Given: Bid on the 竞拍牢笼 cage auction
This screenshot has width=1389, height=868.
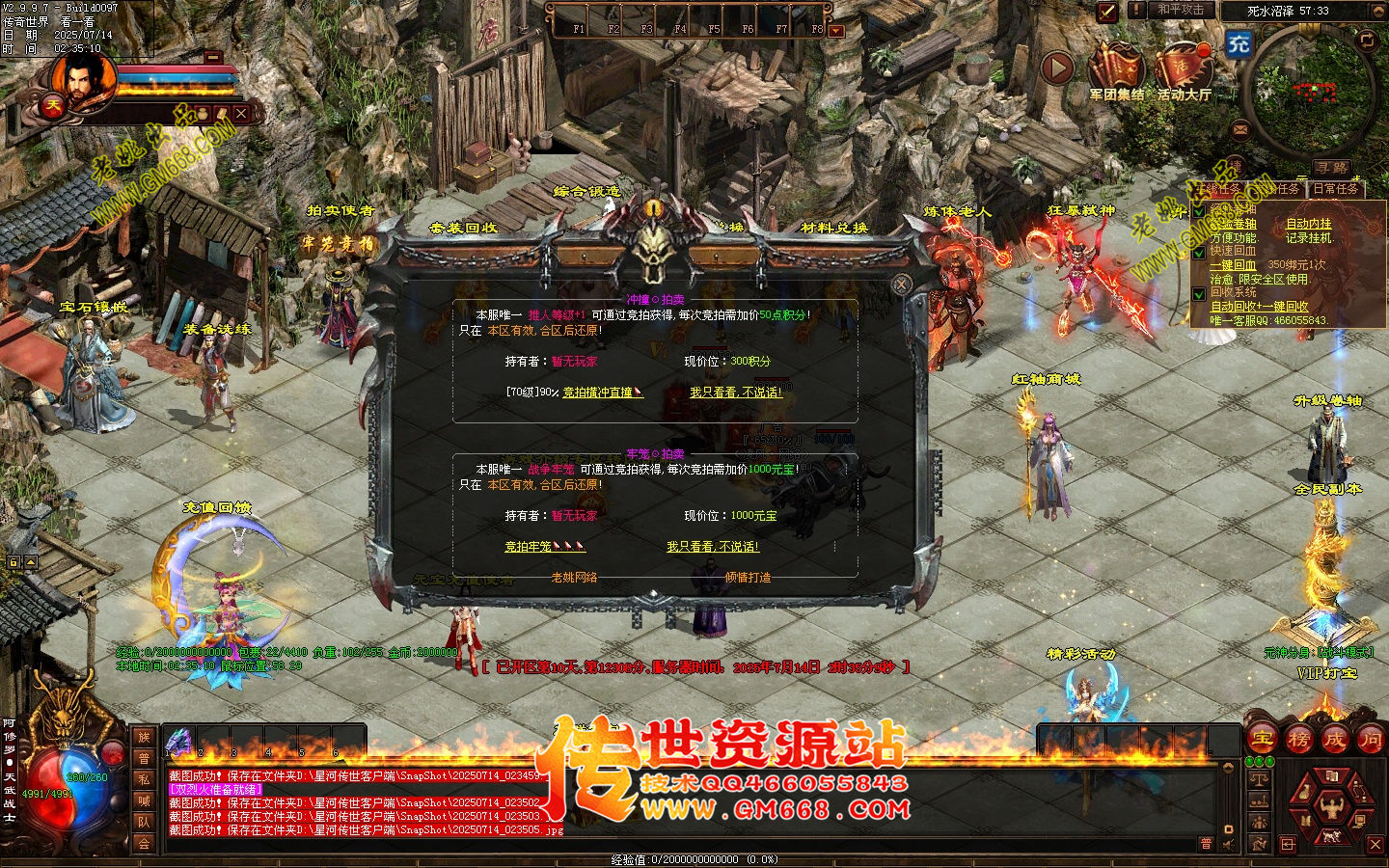Looking at the screenshot, I should [x=544, y=547].
